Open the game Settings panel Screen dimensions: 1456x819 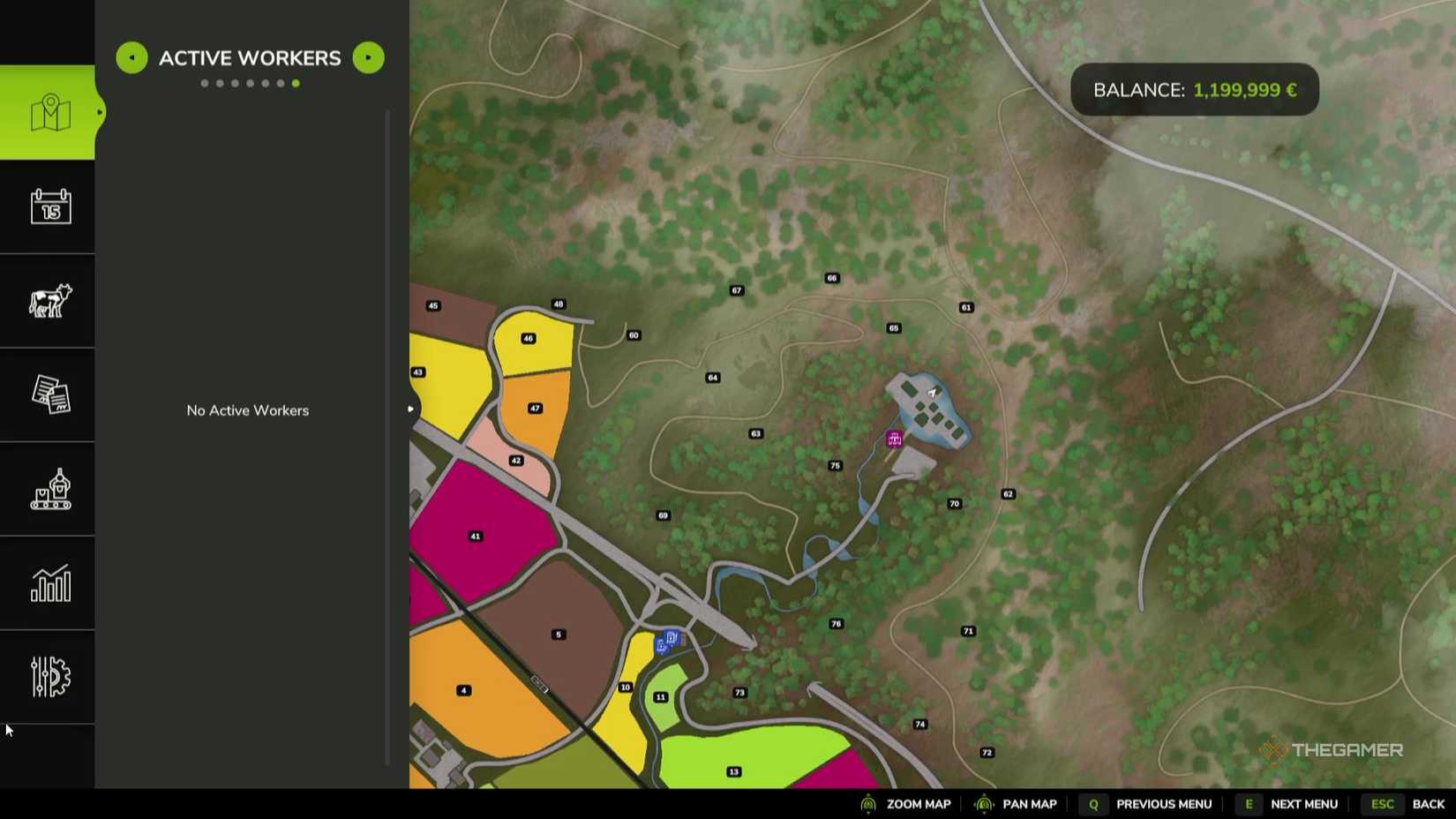pos(49,676)
